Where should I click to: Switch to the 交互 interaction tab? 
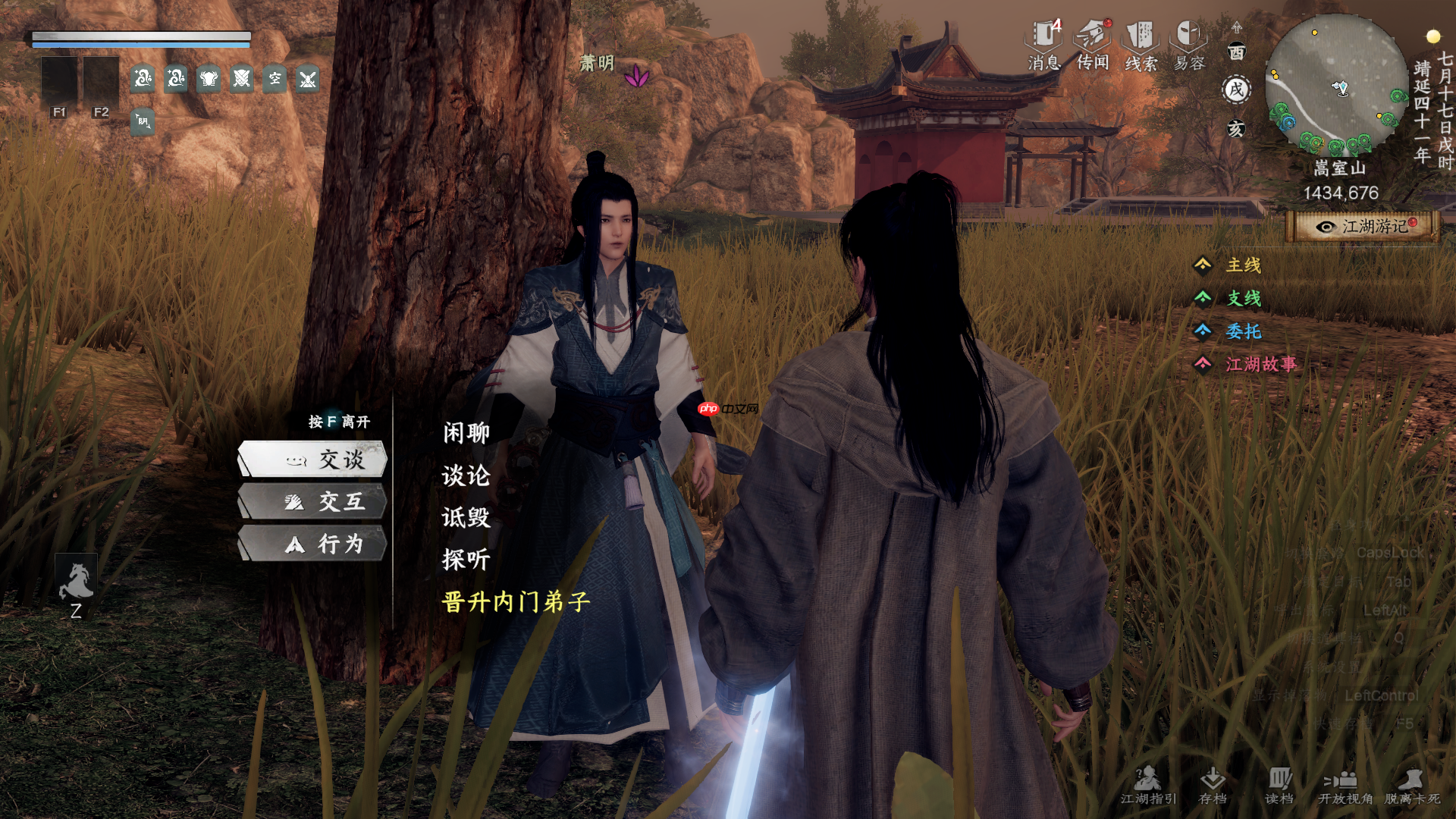click(x=313, y=501)
